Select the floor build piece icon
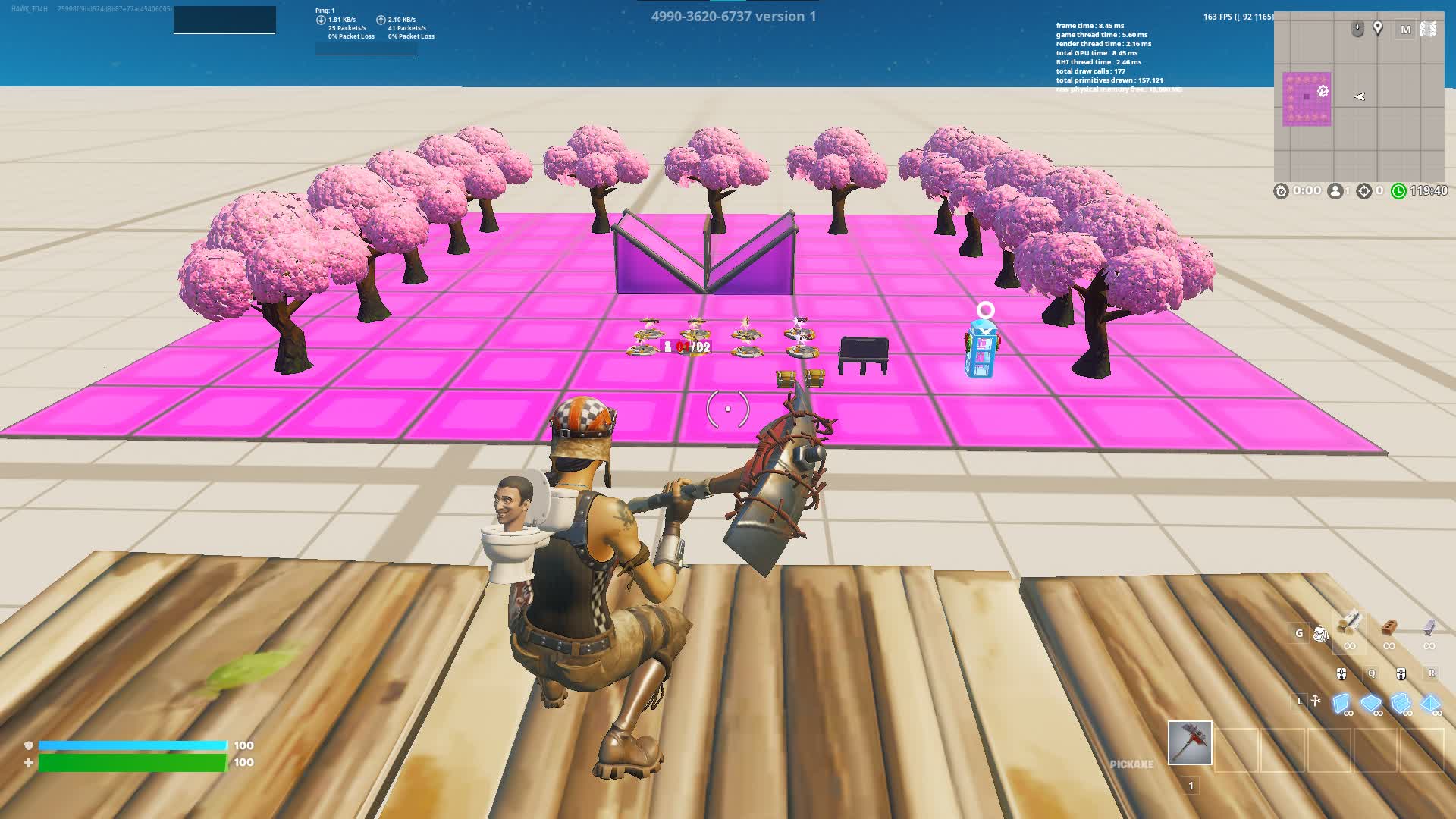This screenshot has height=819, width=1456. [1371, 703]
